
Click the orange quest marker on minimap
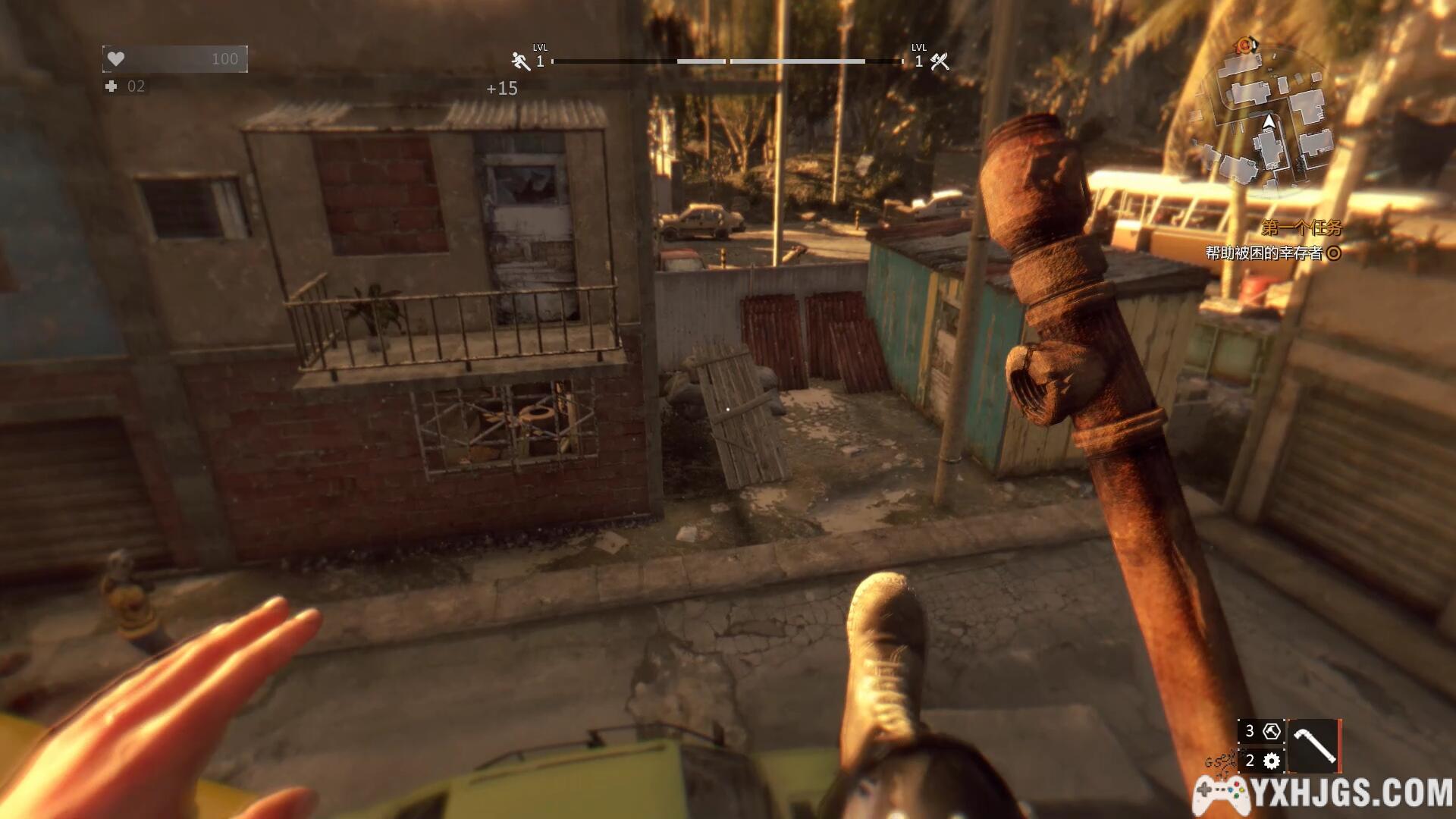[x=1244, y=45]
